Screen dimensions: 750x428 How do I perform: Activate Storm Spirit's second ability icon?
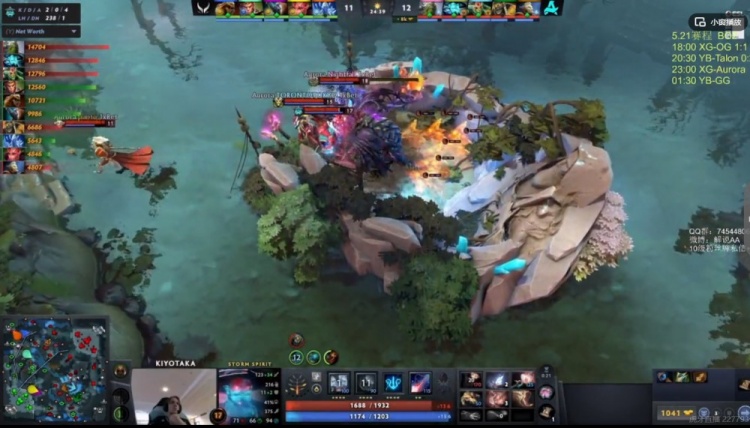coord(366,382)
